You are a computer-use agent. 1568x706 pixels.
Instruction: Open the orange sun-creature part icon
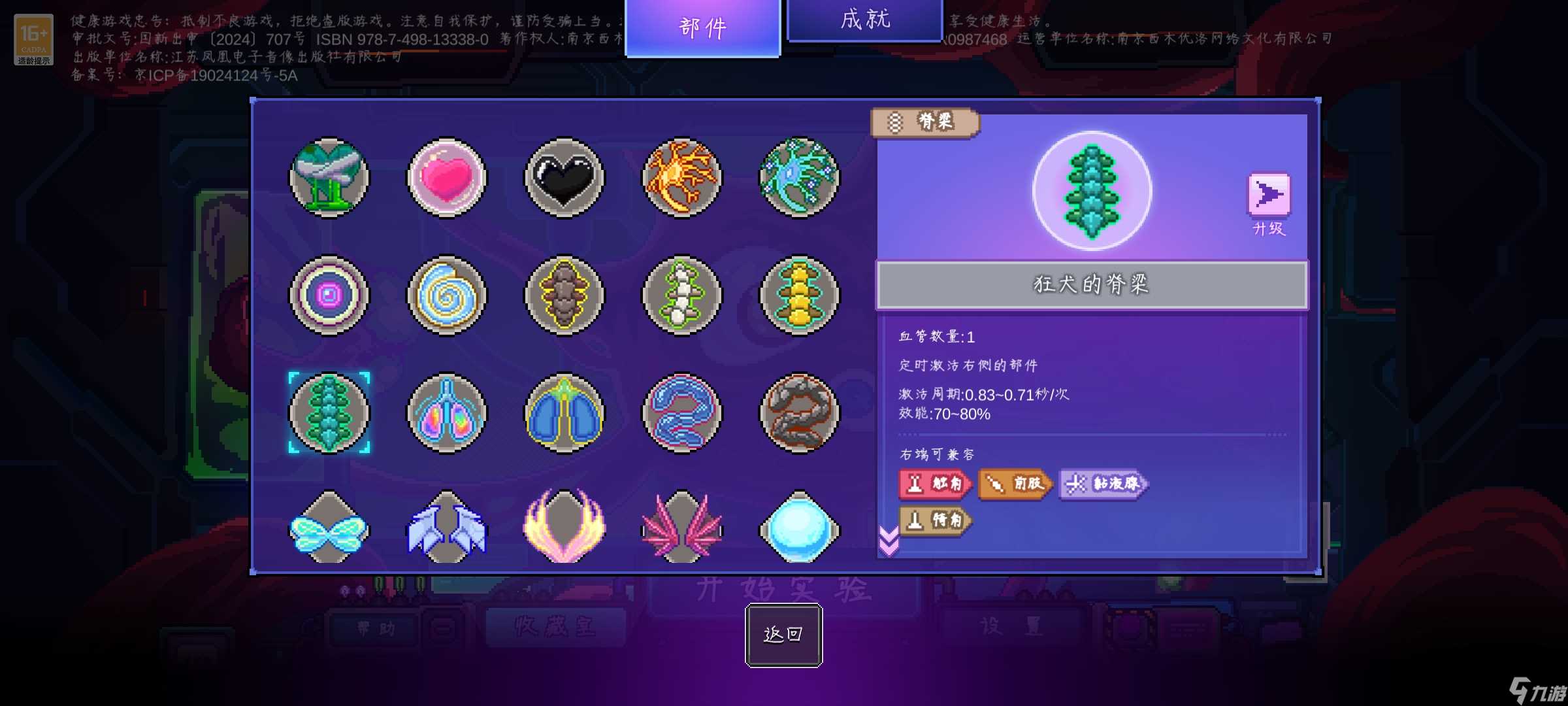pos(681,178)
